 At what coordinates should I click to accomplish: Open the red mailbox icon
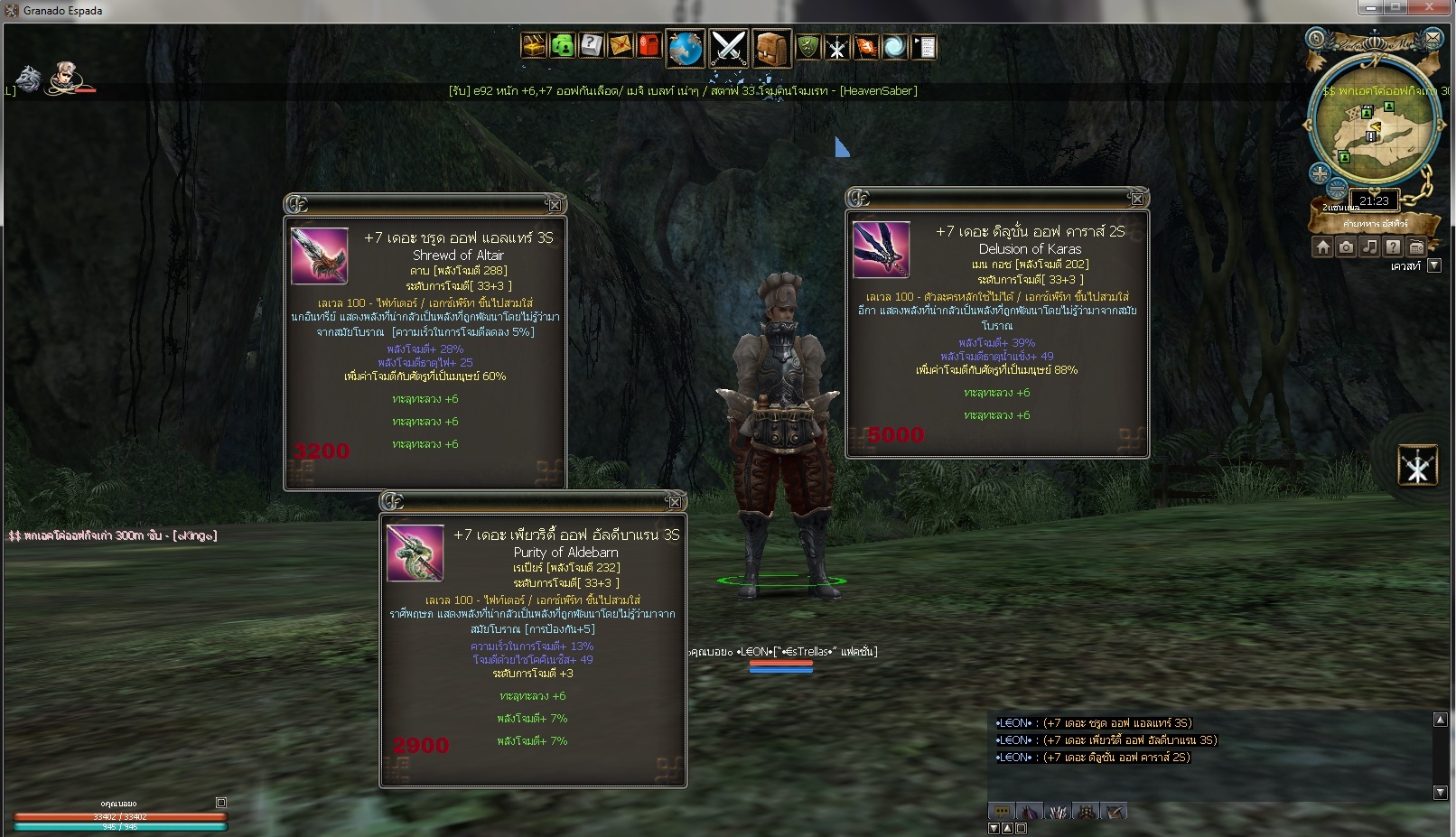[x=649, y=45]
